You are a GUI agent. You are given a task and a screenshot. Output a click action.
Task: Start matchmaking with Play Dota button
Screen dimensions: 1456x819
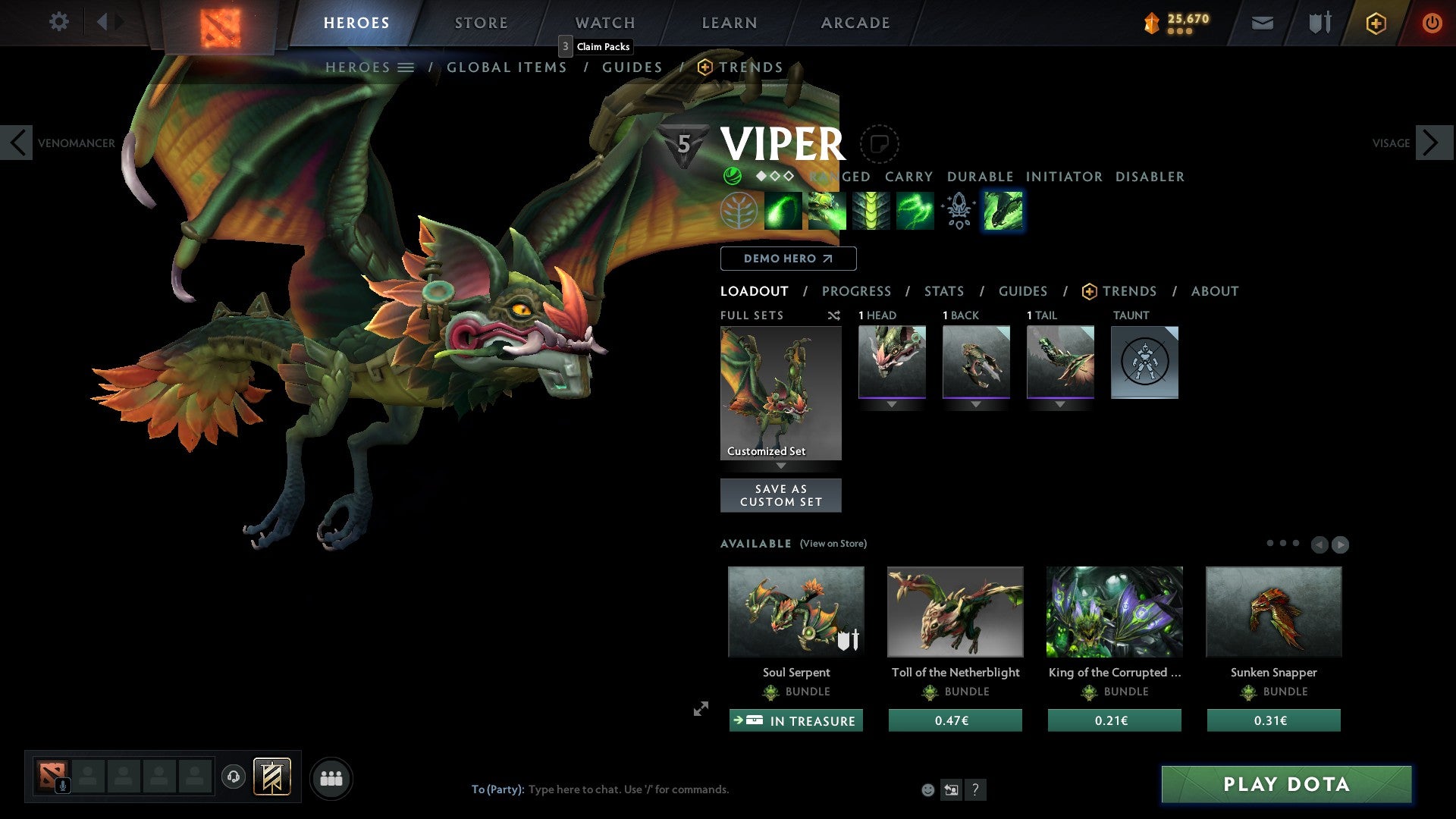coord(1286,784)
